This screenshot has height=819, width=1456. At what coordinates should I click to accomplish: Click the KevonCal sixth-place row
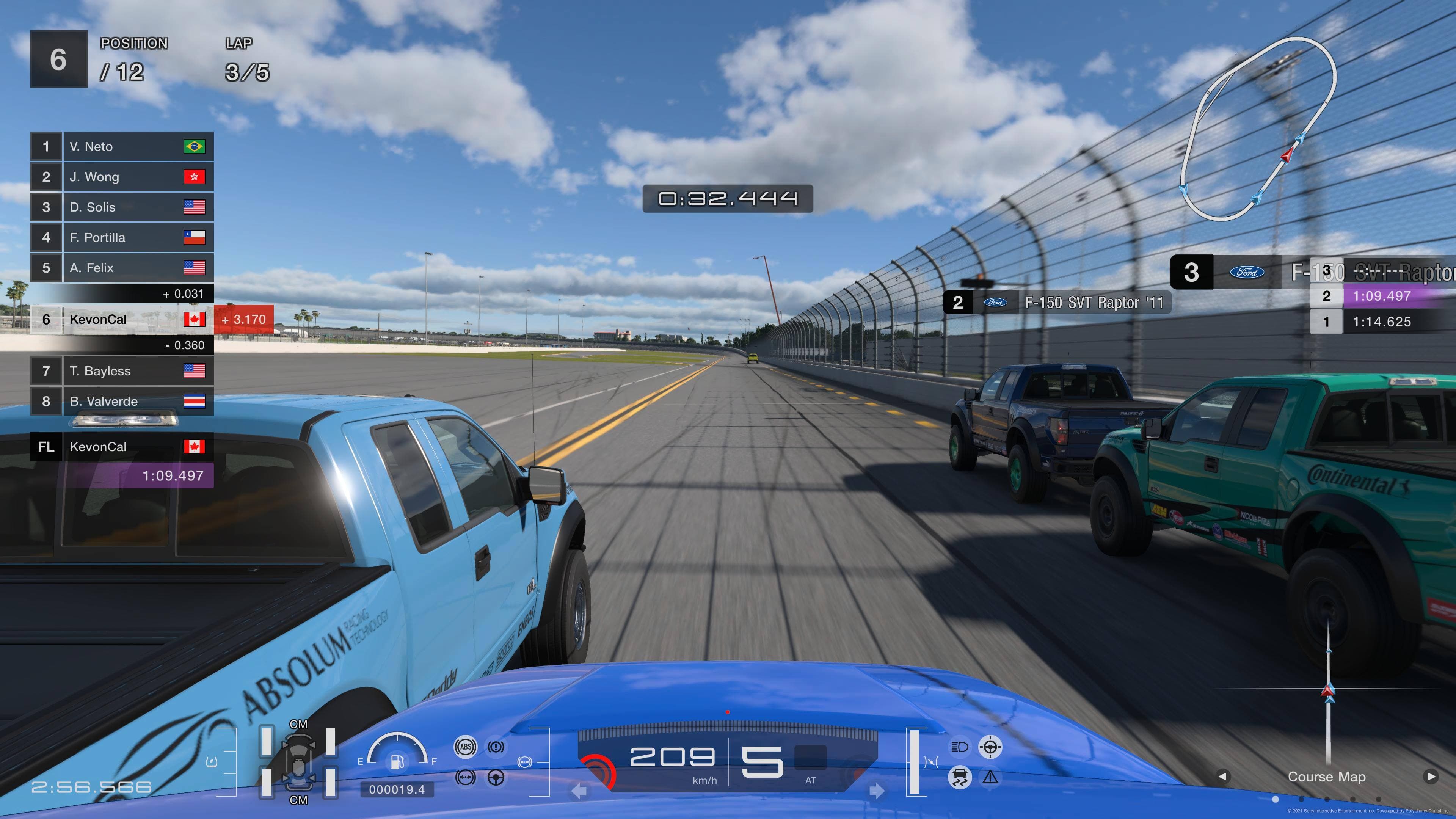point(122,320)
